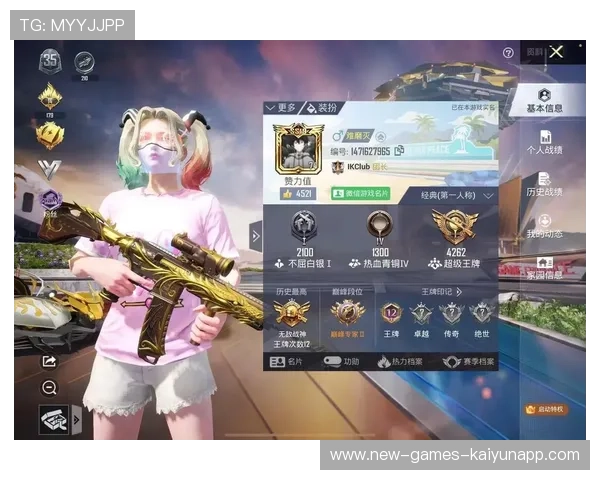Click the zoom-out magnifier icon
This screenshot has height=480, width=600.
pyautogui.click(x=49, y=387)
